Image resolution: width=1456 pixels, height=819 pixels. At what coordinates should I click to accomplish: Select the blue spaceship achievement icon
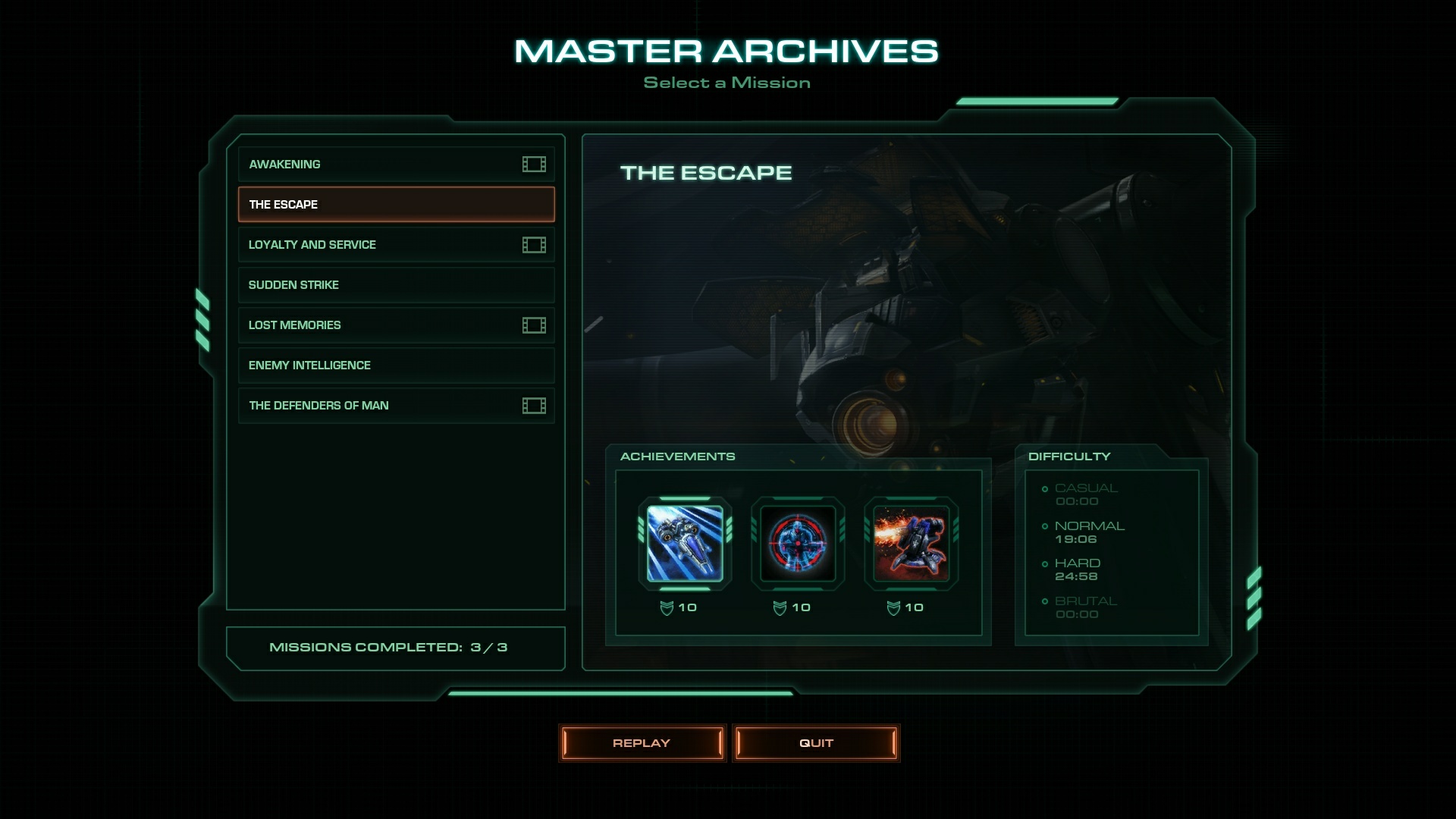pyautogui.click(x=685, y=543)
